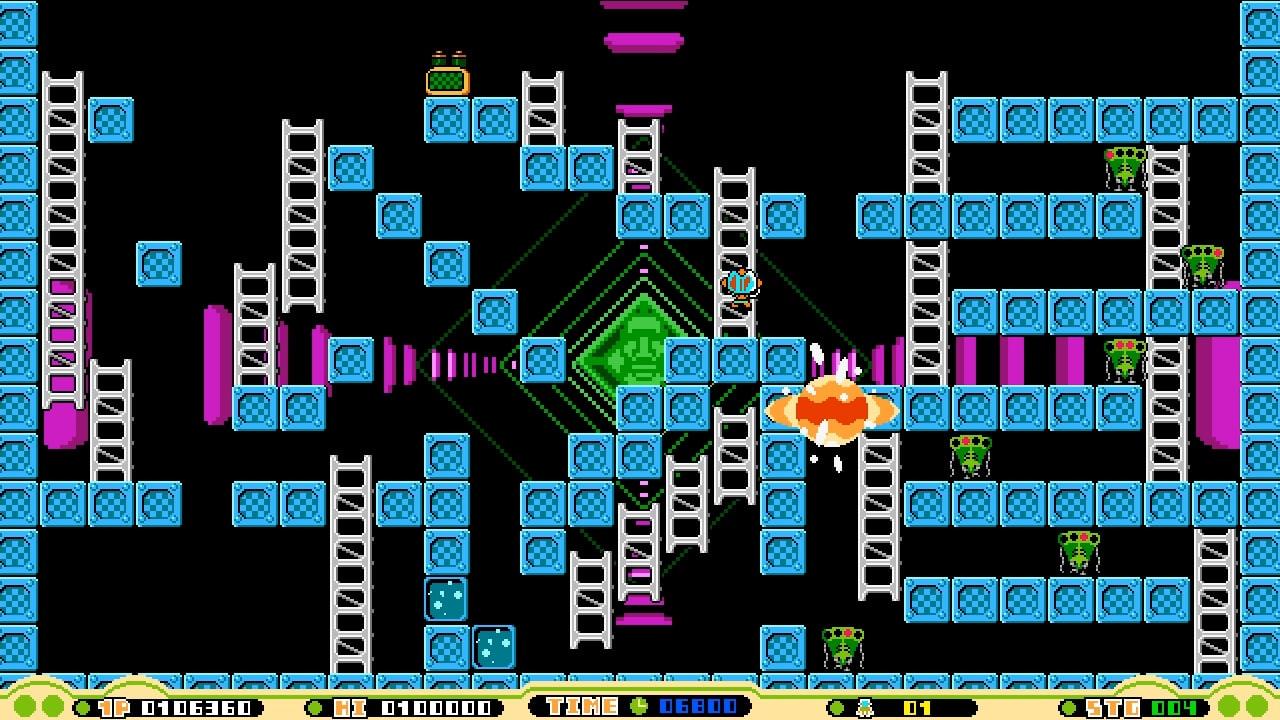Screen dimensions: 1280x720
Task: Click the magenta pillar on the left wall
Action: (65, 400)
